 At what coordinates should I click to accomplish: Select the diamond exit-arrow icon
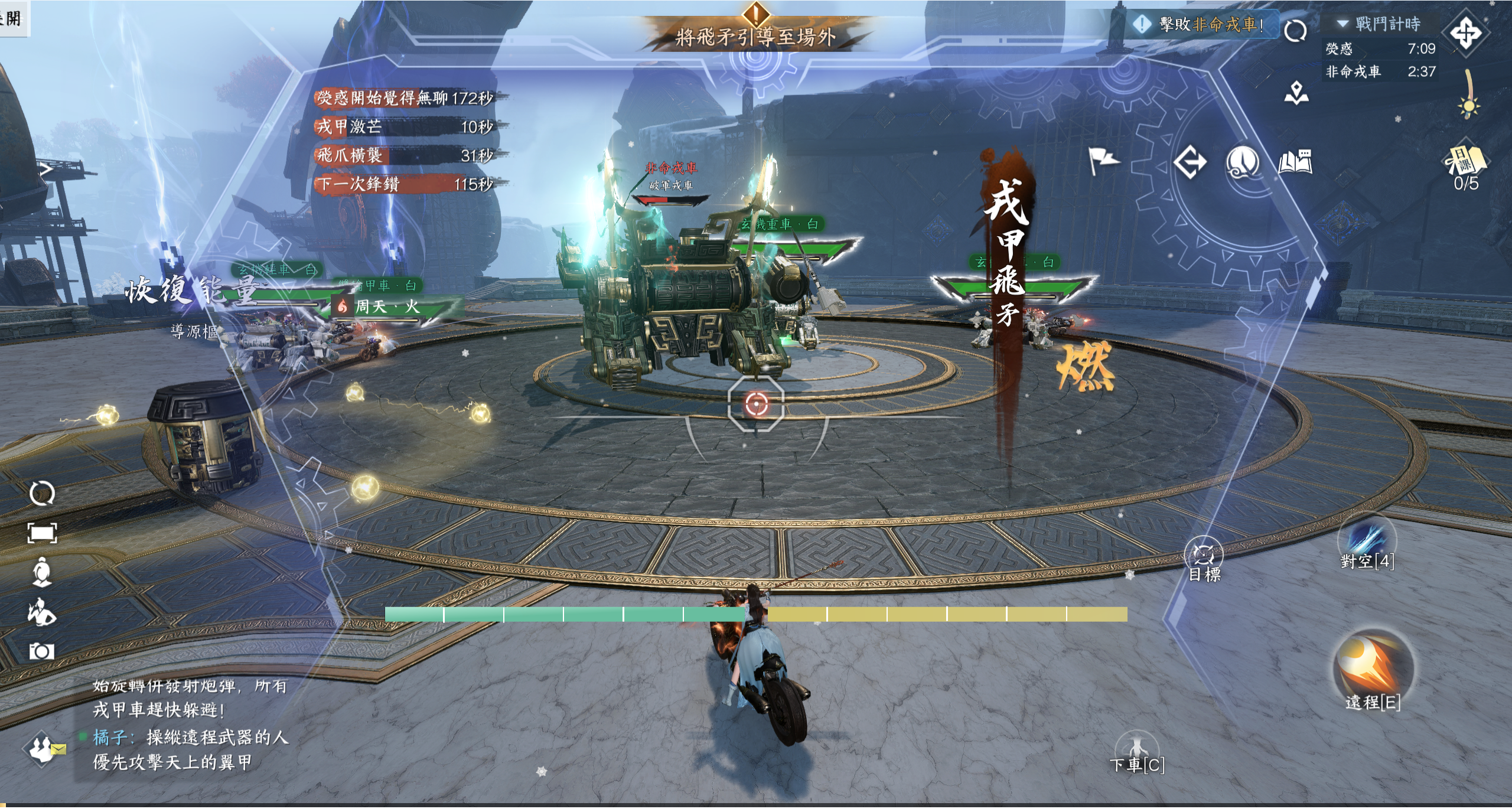coord(1190,162)
